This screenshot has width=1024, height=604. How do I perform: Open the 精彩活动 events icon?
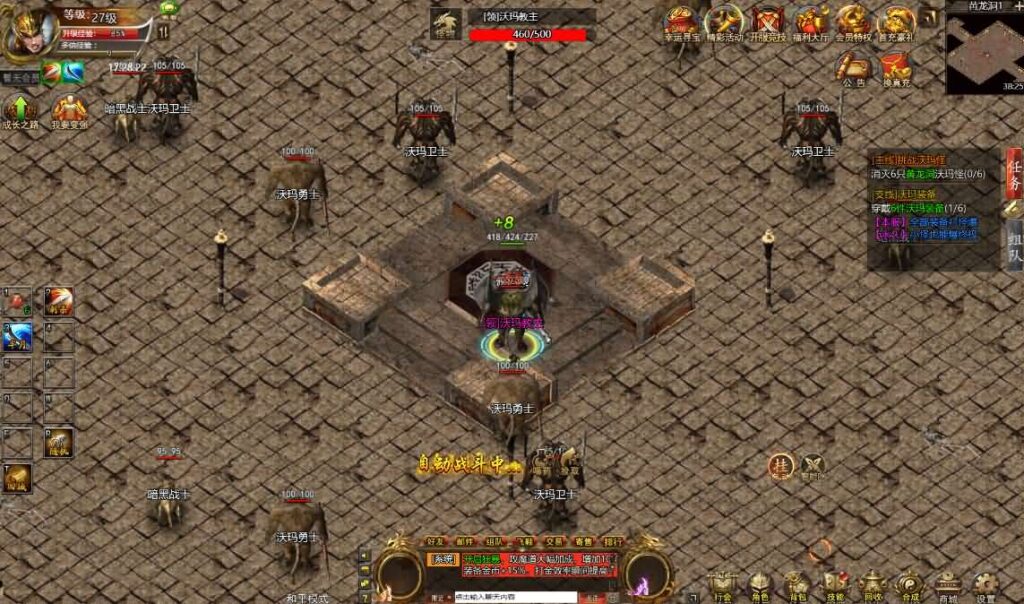coord(724,21)
